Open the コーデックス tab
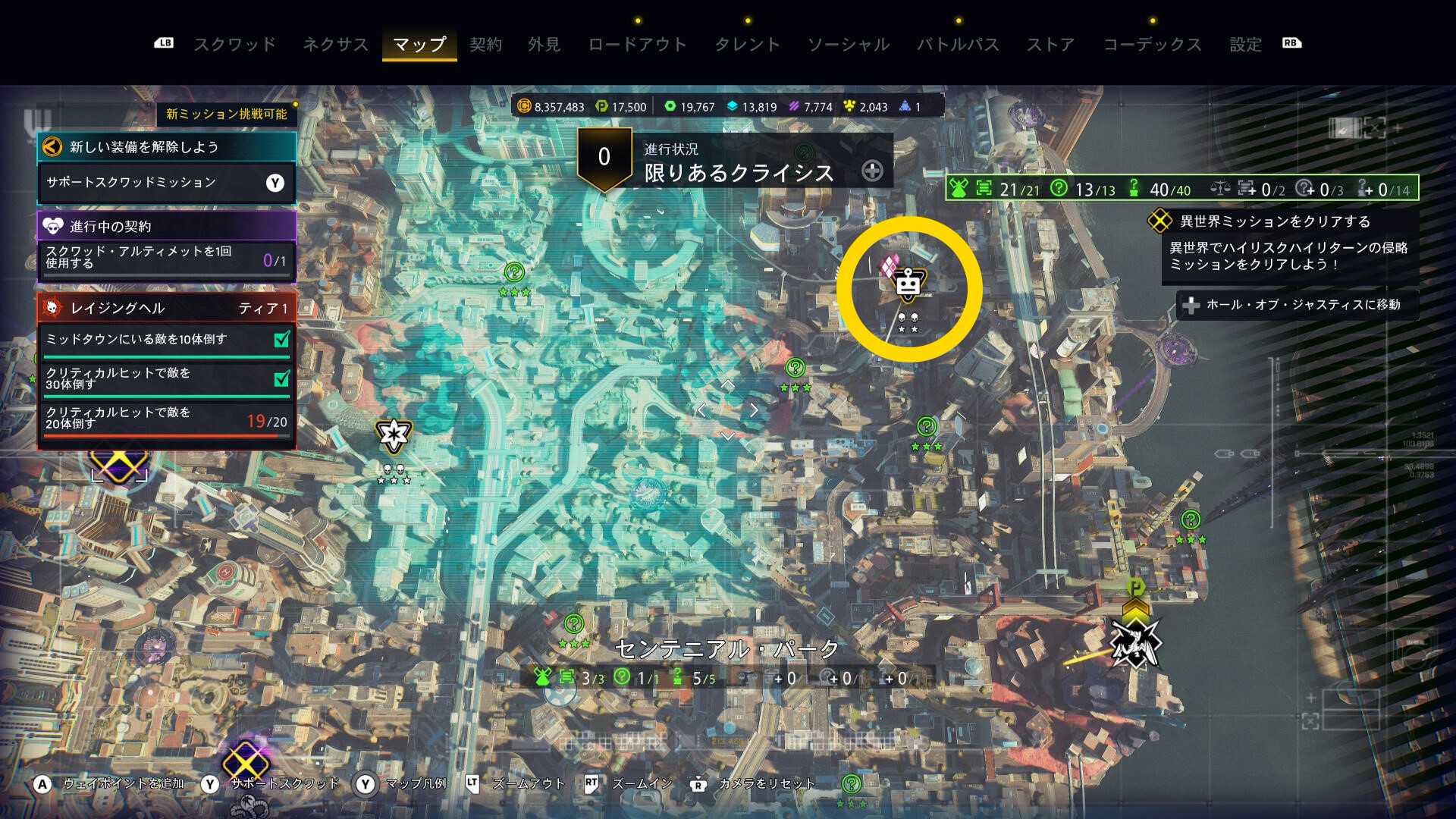 click(x=1152, y=44)
